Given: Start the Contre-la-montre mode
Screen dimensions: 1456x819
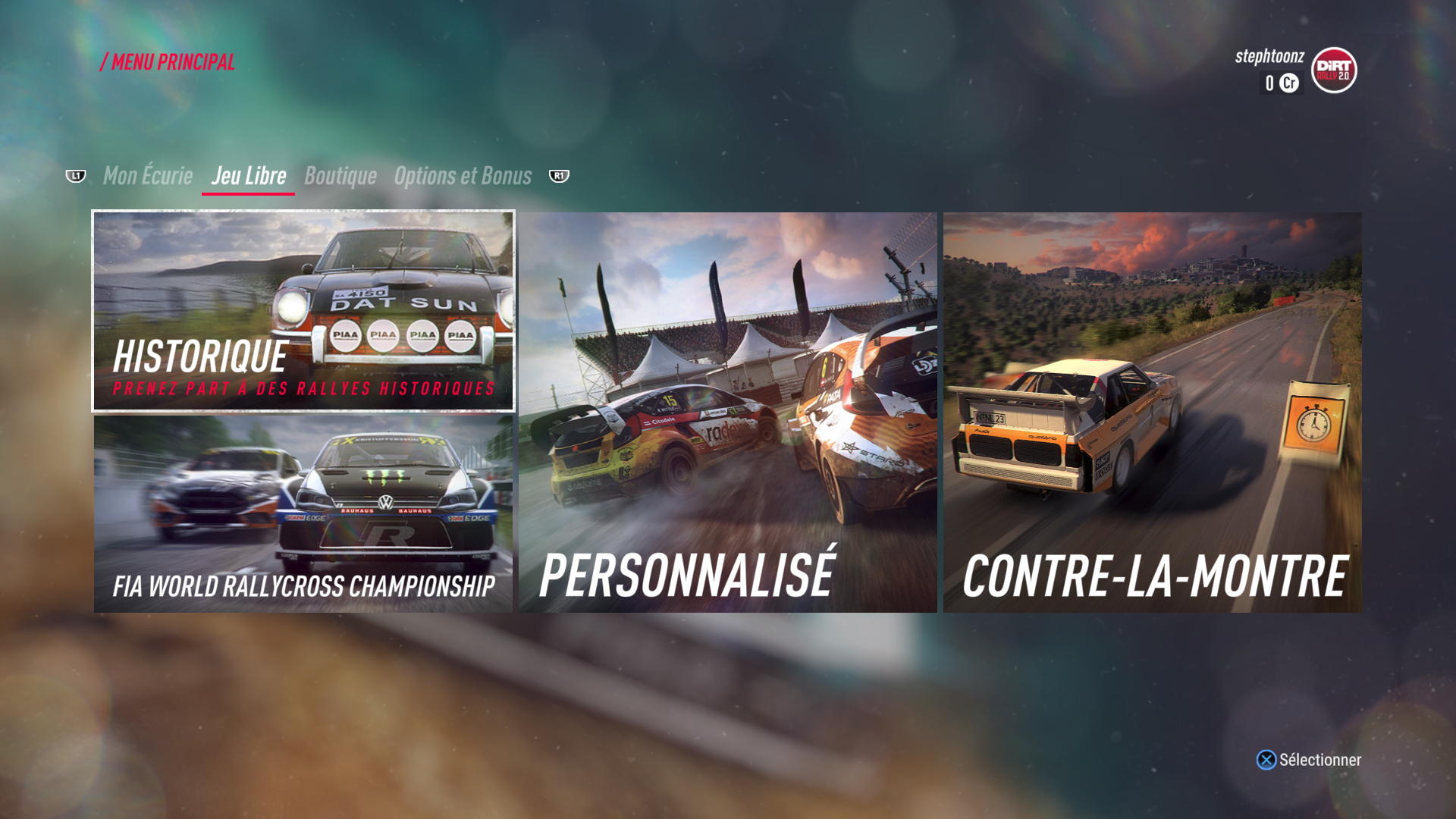Looking at the screenshot, I should point(1152,413).
